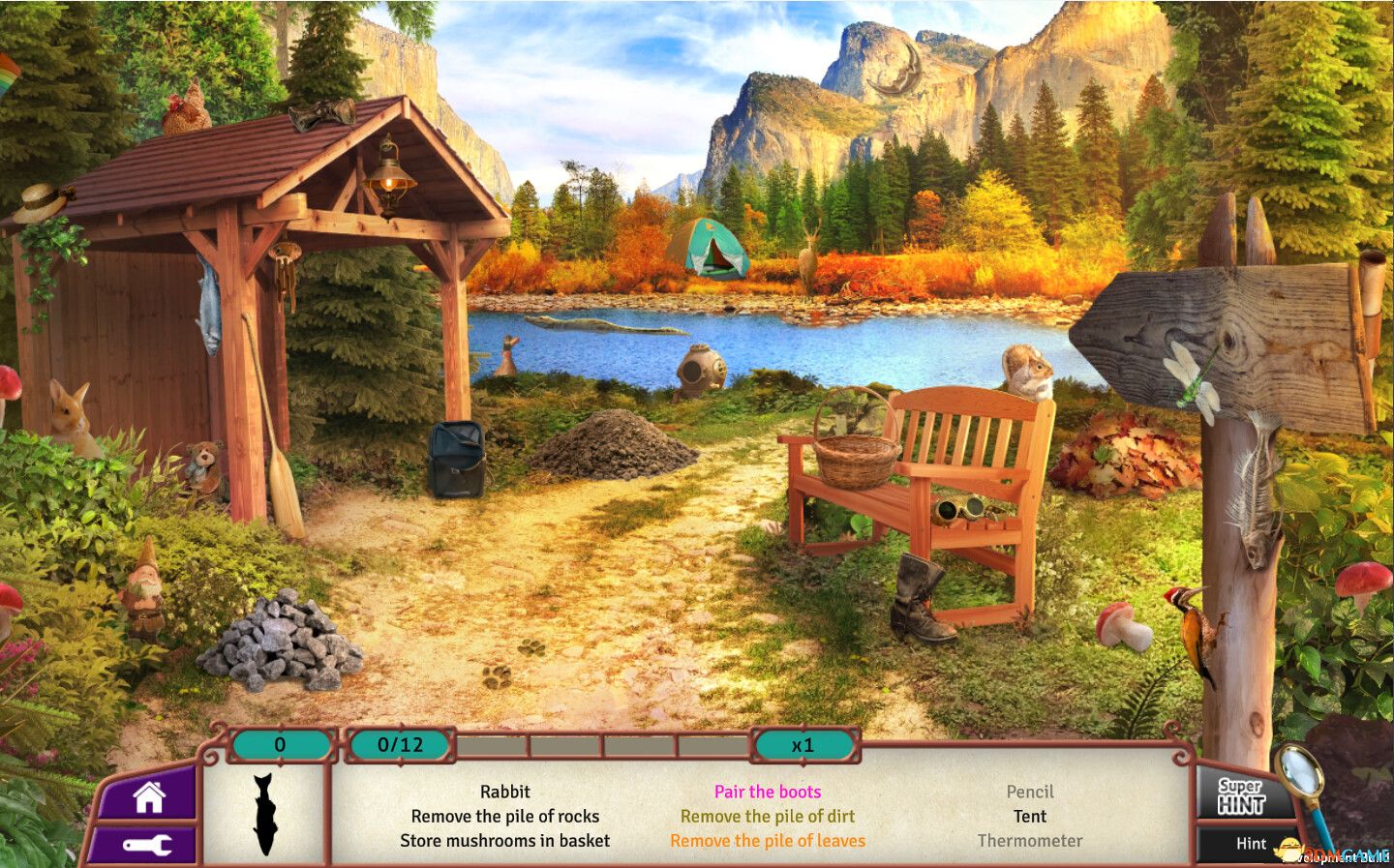
Task: Click 'Remove the pile of leaves' entry
Action: pos(767,841)
